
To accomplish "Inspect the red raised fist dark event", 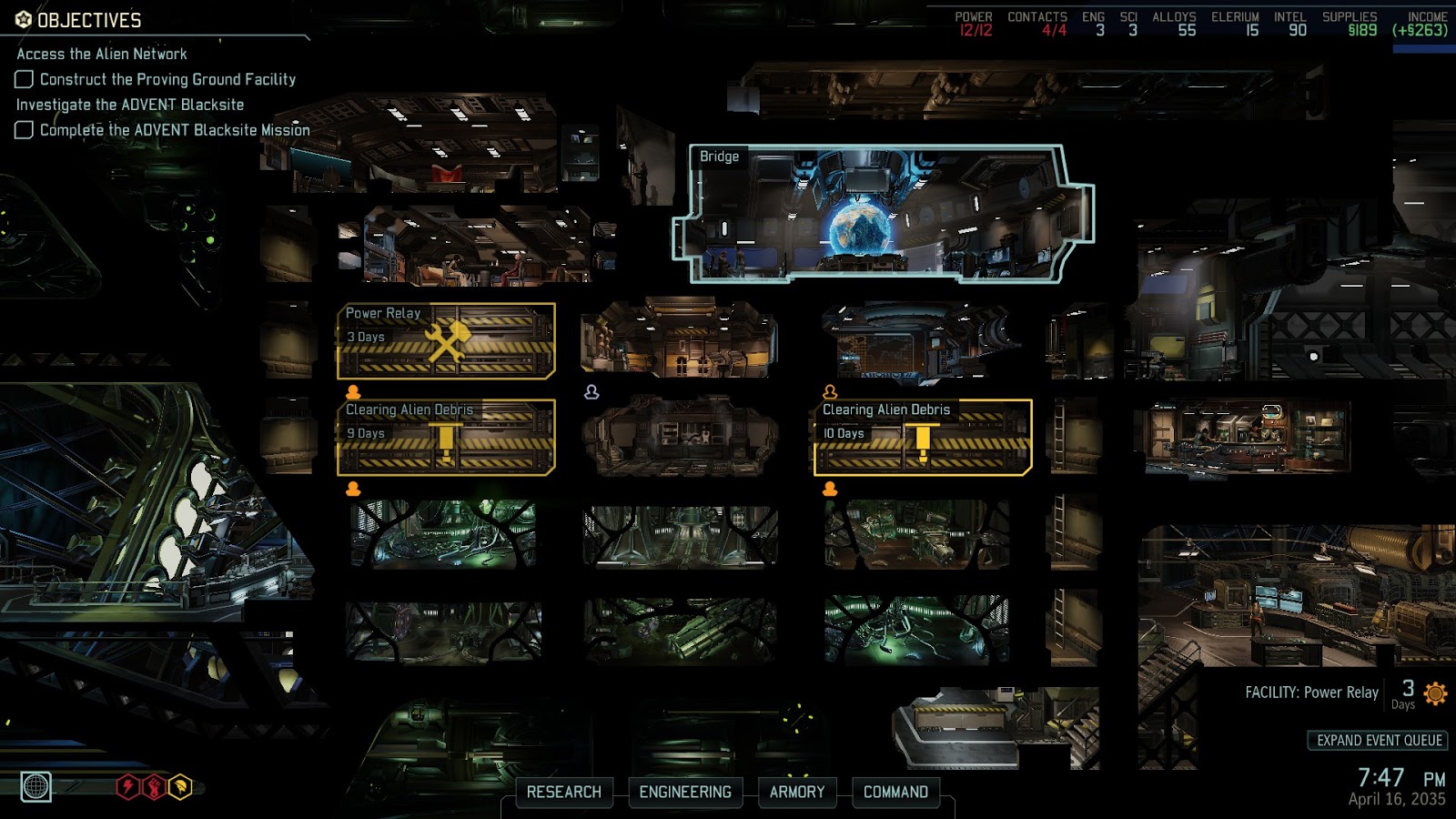I will (155, 786).
